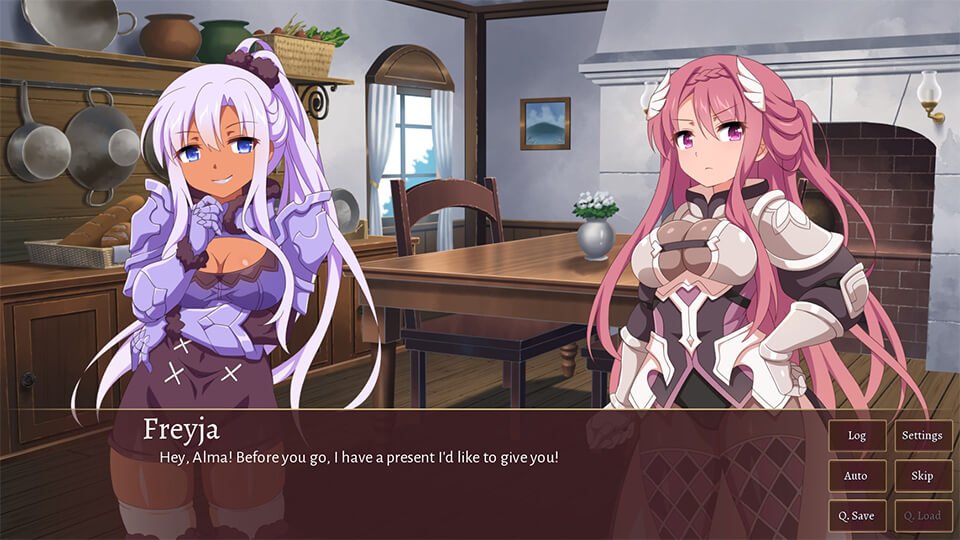Quick save with Q. Save
The height and width of the screenshot is (540, 960).
pyautogui.click(x=856, y=516)
